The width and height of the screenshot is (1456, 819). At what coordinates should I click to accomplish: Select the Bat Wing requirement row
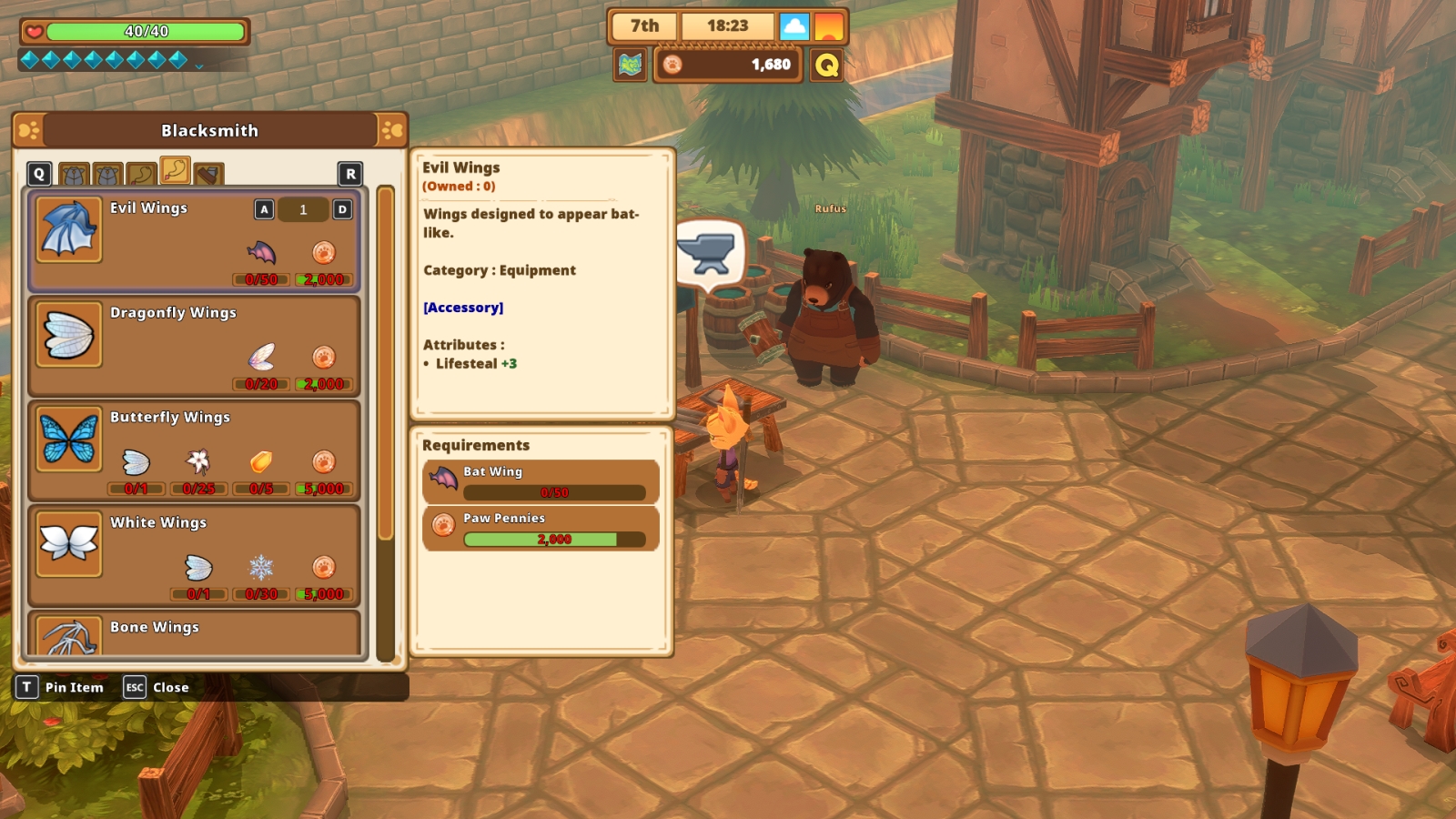click(541, 481)
